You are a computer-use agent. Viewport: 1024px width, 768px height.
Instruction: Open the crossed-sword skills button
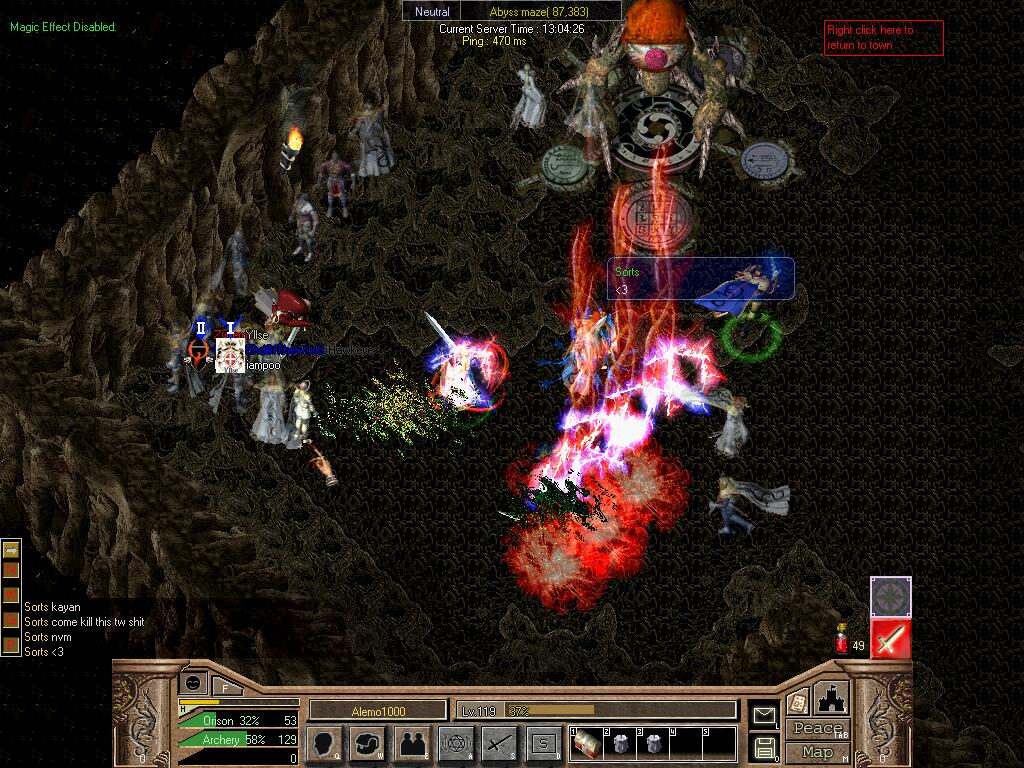point(499,744)
